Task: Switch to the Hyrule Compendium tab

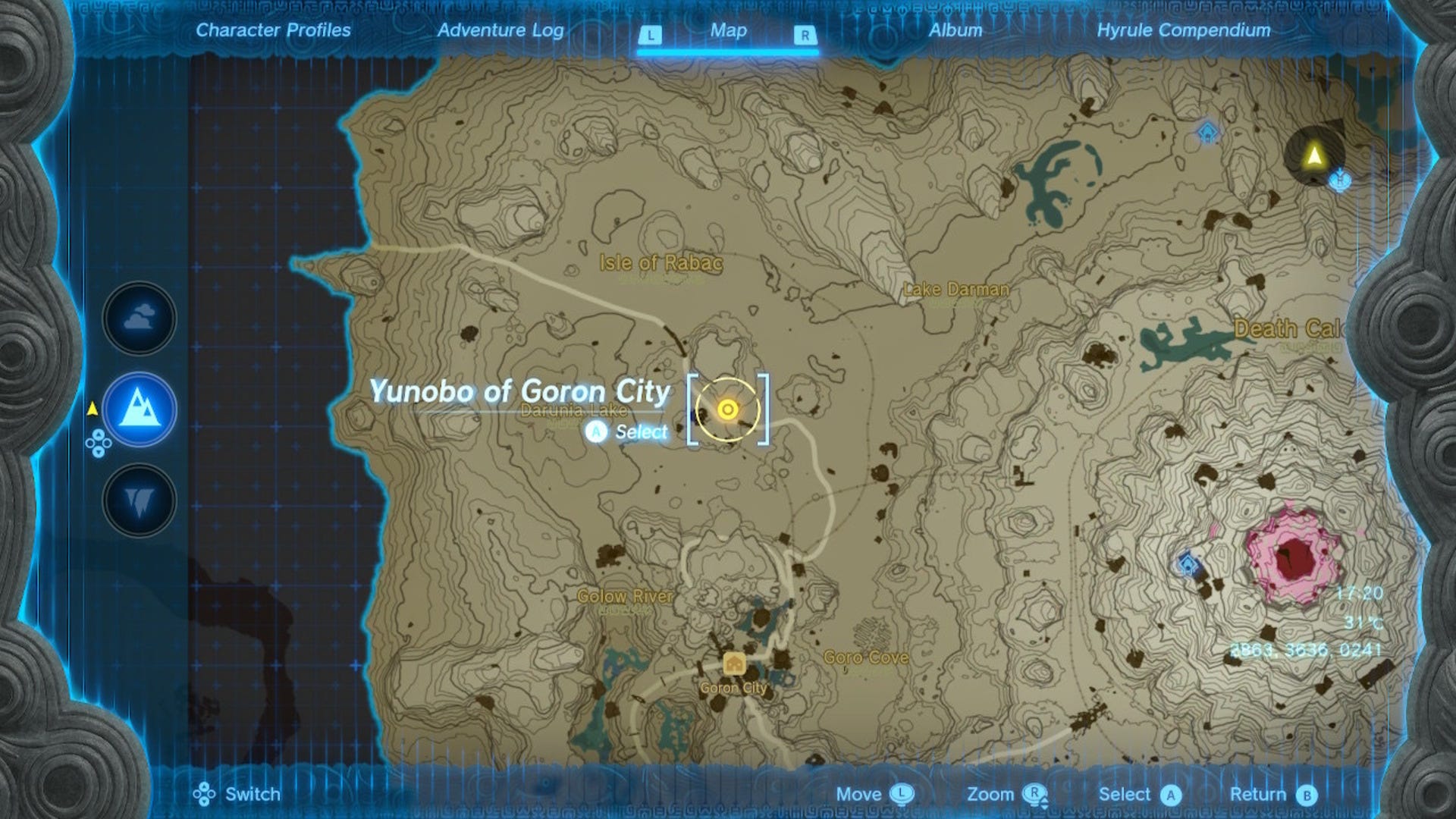Action: tap(1183, 30)
